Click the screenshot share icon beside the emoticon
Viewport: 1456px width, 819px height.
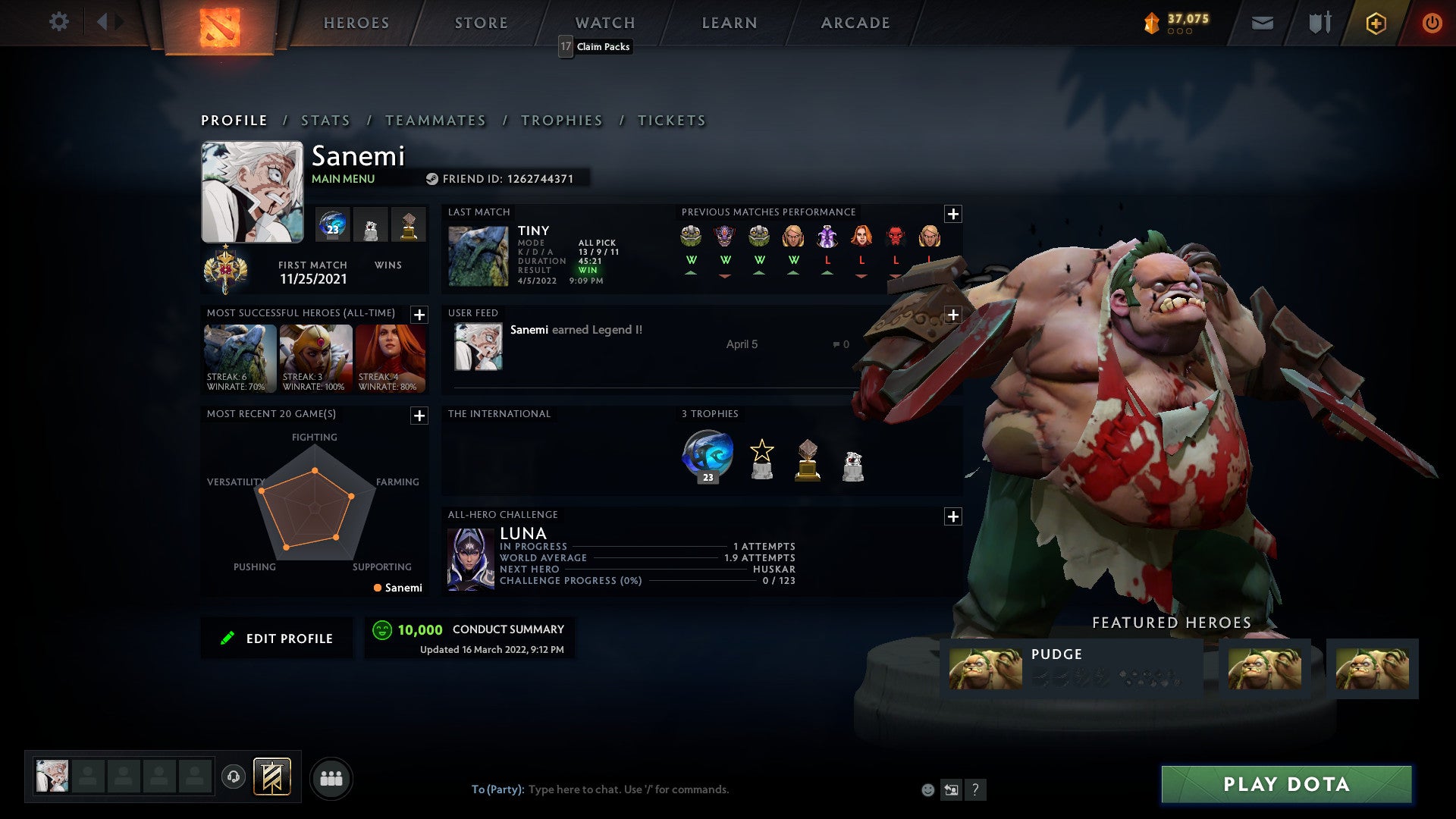pos(950,789)
